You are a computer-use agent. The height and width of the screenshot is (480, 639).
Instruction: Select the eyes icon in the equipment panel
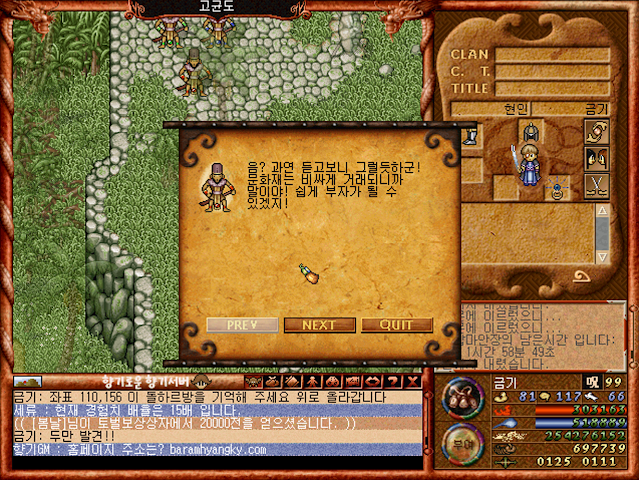pos(596,158)
